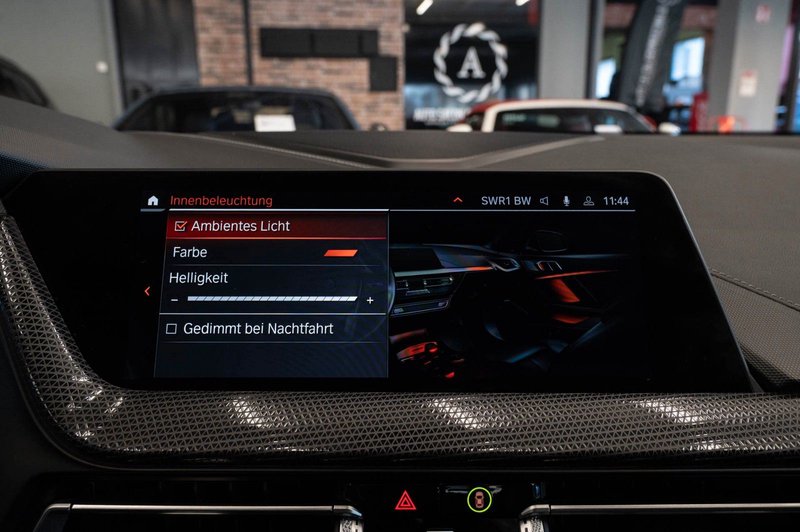Expand the red upward caret in status bar
The width and height of the screenshot is (800, 532).
(x=458, y=200)
